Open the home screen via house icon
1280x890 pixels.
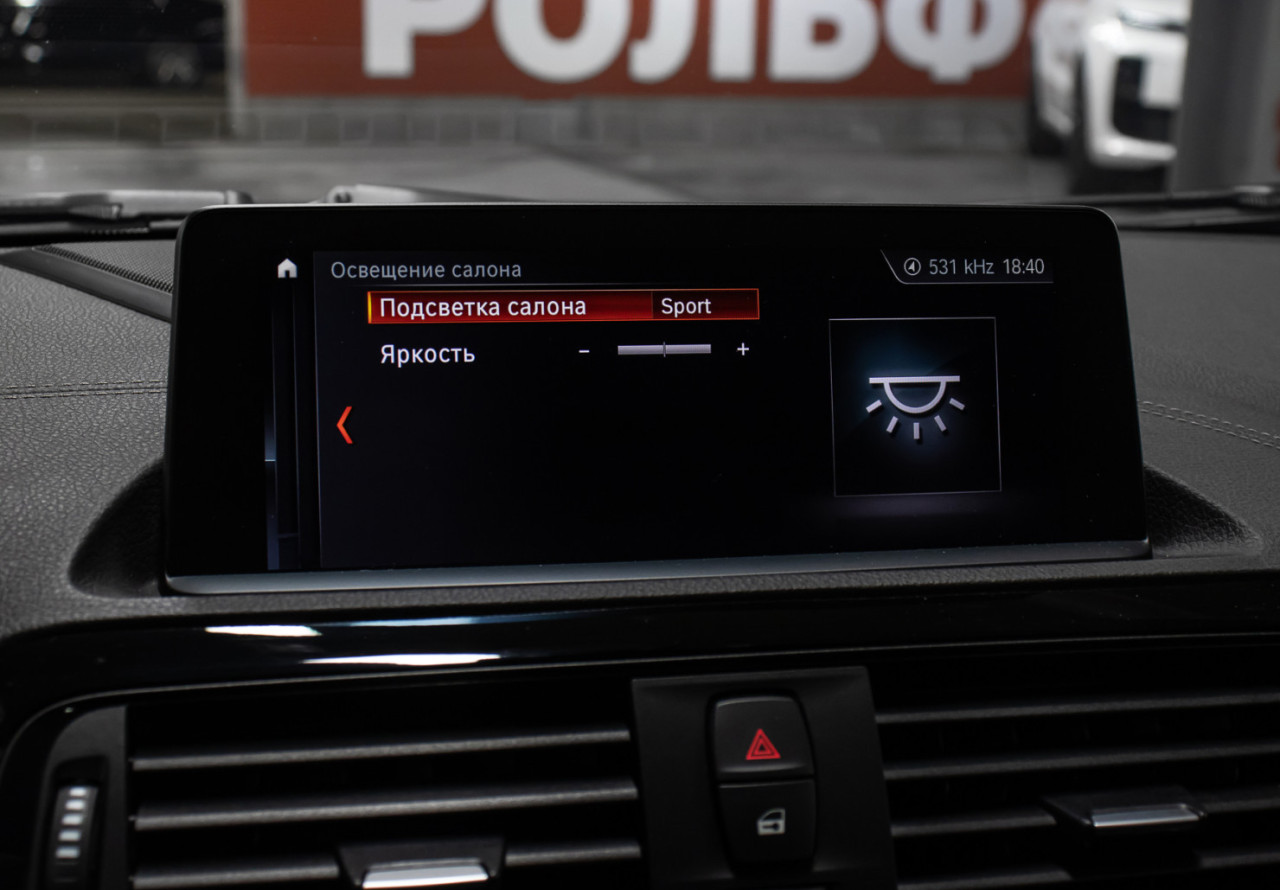coord(287,268)
